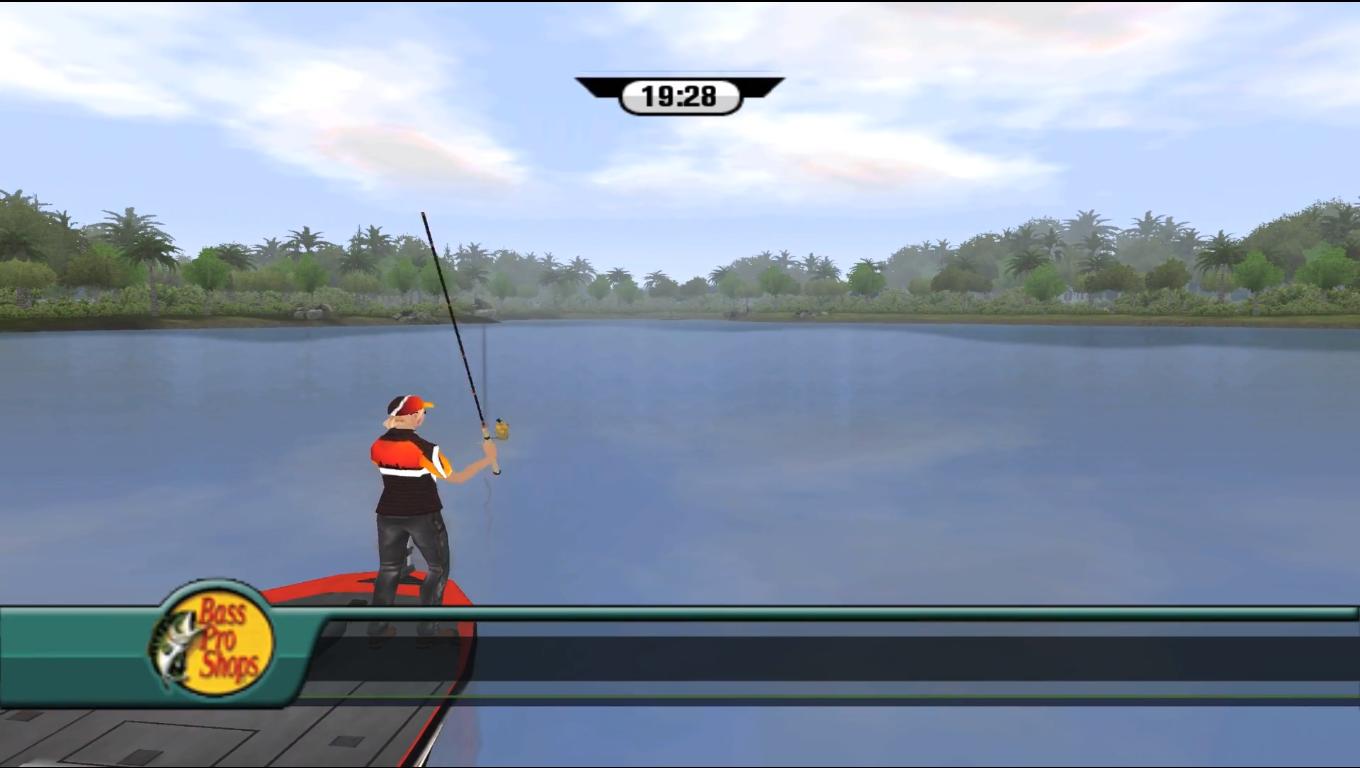Screen dimensions: 1360x768
Task: Click the treeline on the left shore
Action: point(150,270)
